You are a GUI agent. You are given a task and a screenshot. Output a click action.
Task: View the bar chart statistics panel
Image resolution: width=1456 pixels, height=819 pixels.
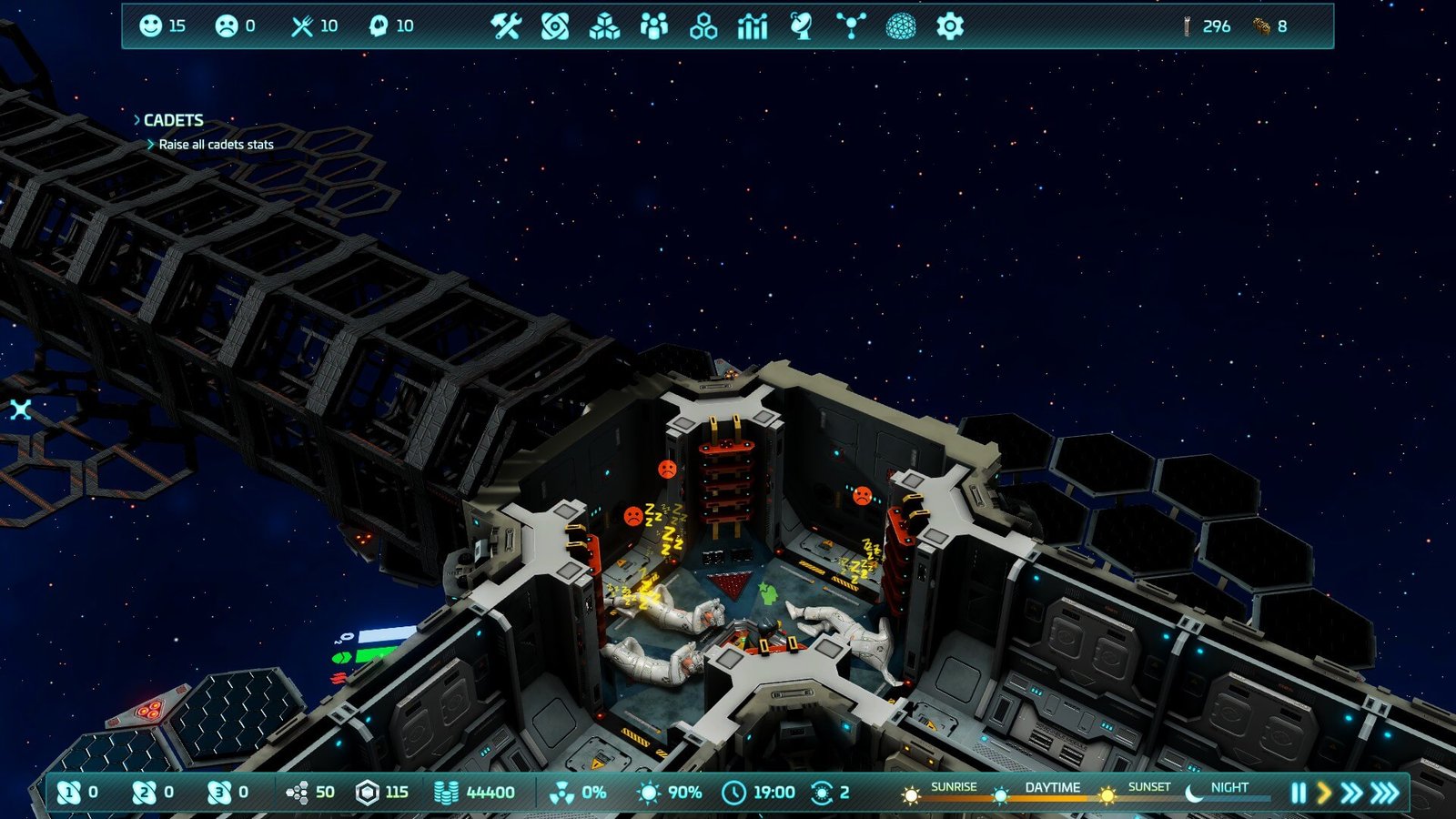753,26
